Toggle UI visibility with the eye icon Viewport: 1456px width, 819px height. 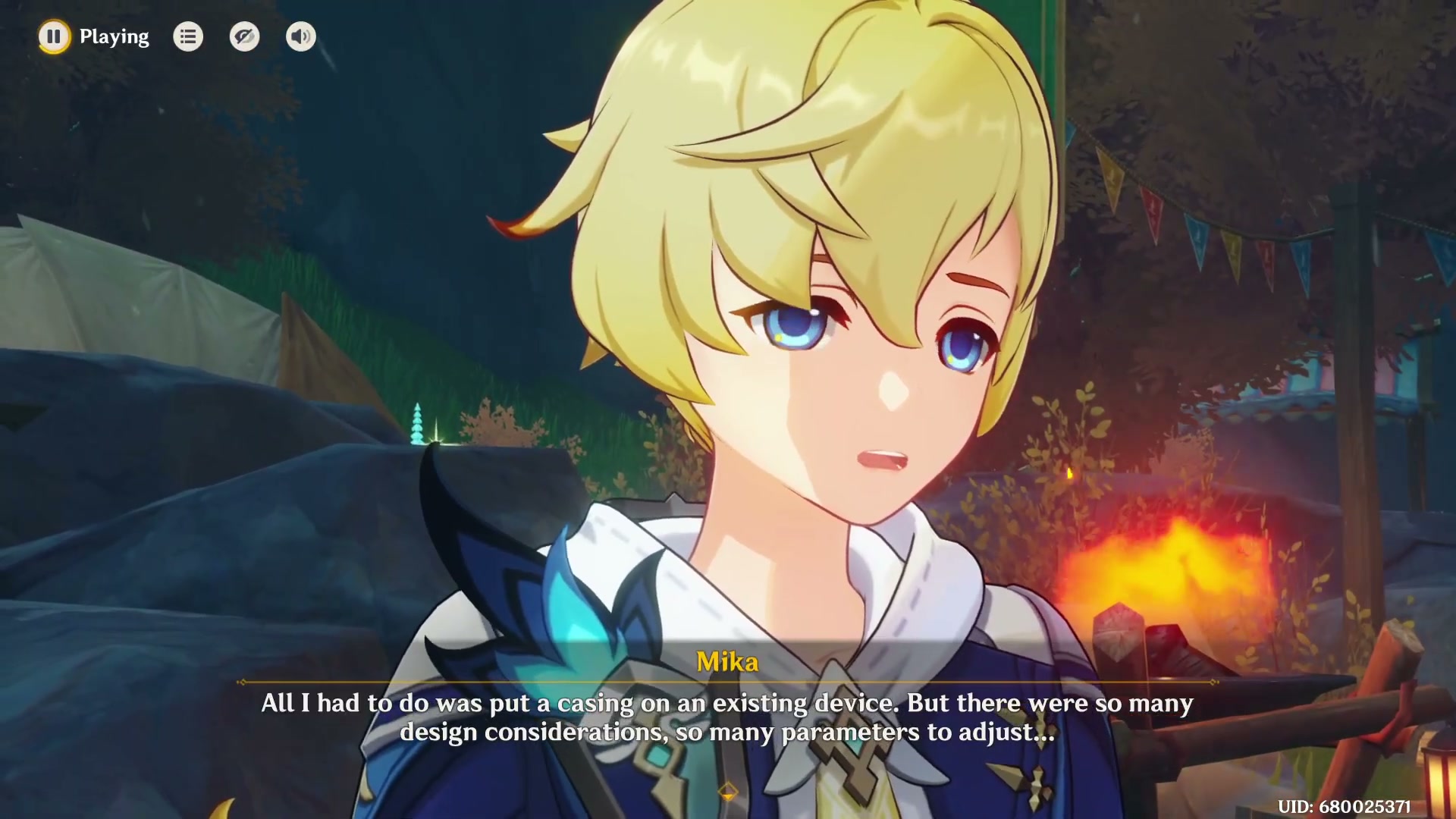[244, 36]
